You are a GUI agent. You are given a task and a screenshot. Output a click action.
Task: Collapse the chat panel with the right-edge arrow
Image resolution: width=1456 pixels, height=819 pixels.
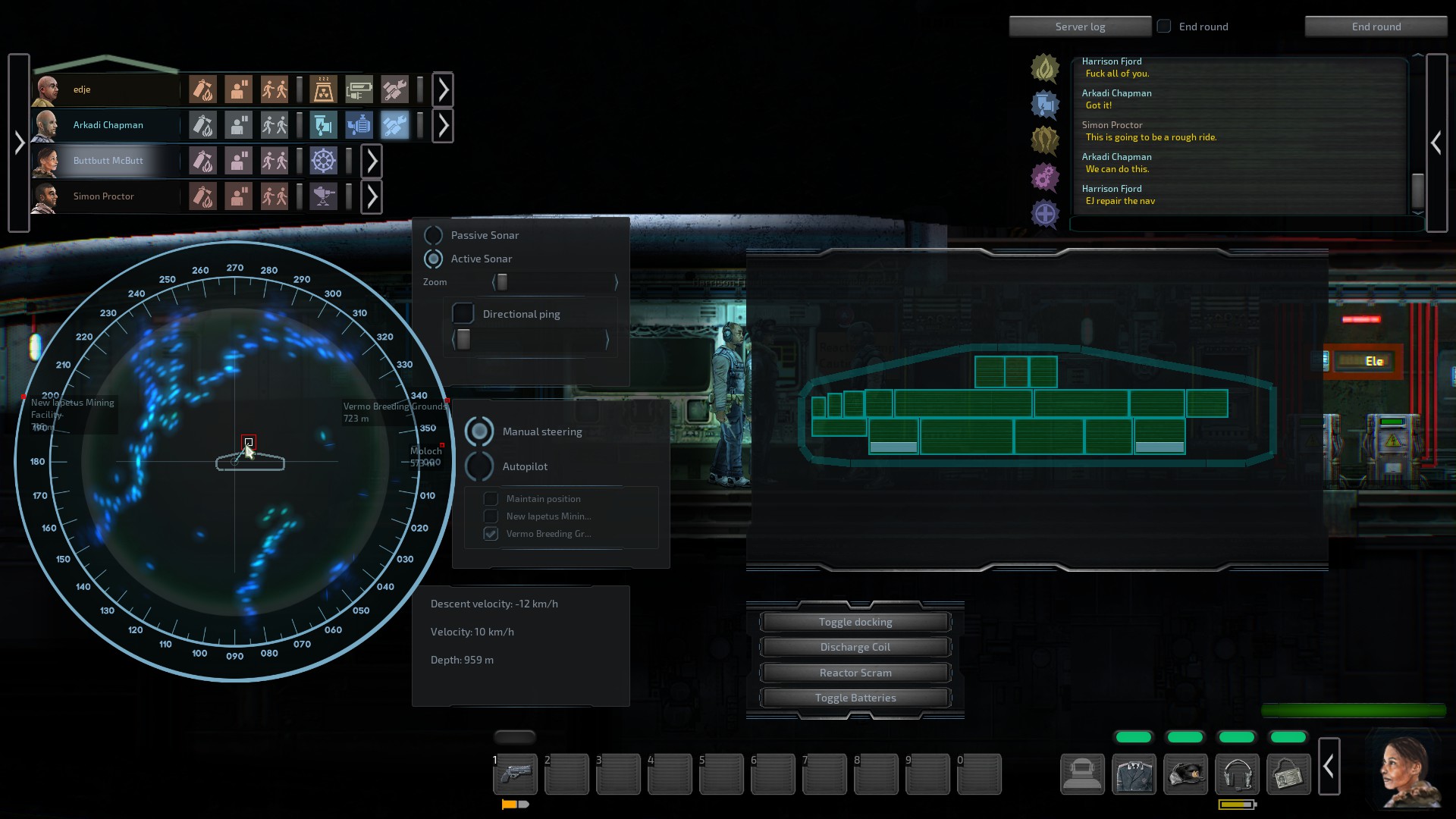tap(1437, 142)
